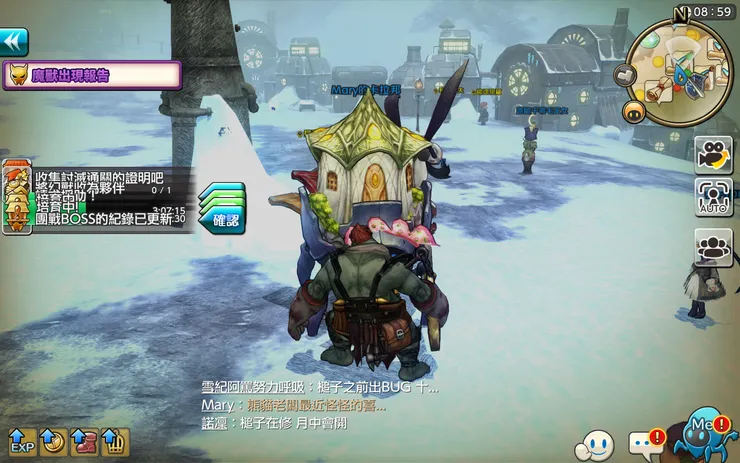Open the chat speech bubble

pos(644,443)
